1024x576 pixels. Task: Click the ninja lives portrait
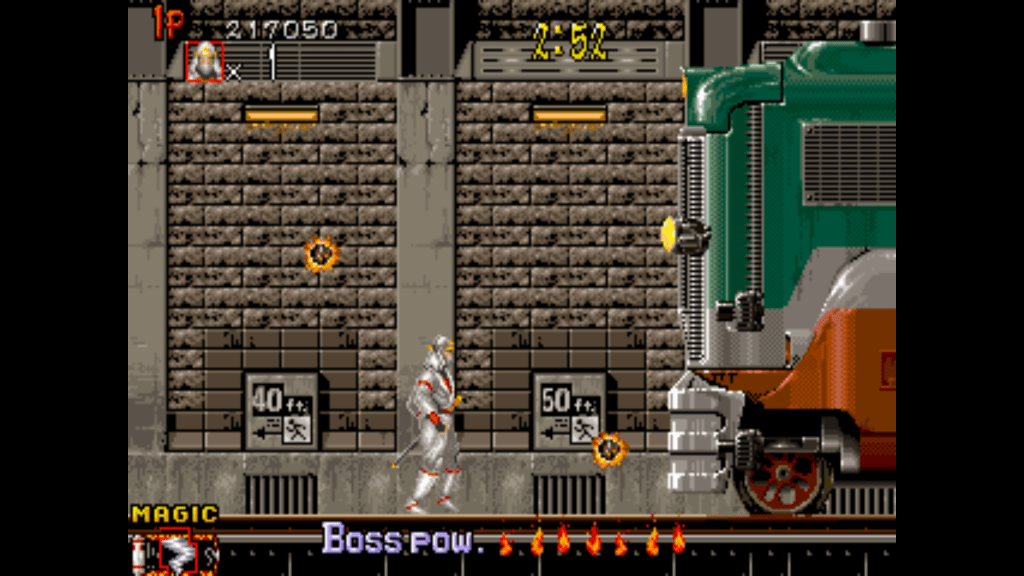pyautogui.click(x=204, y=62)
